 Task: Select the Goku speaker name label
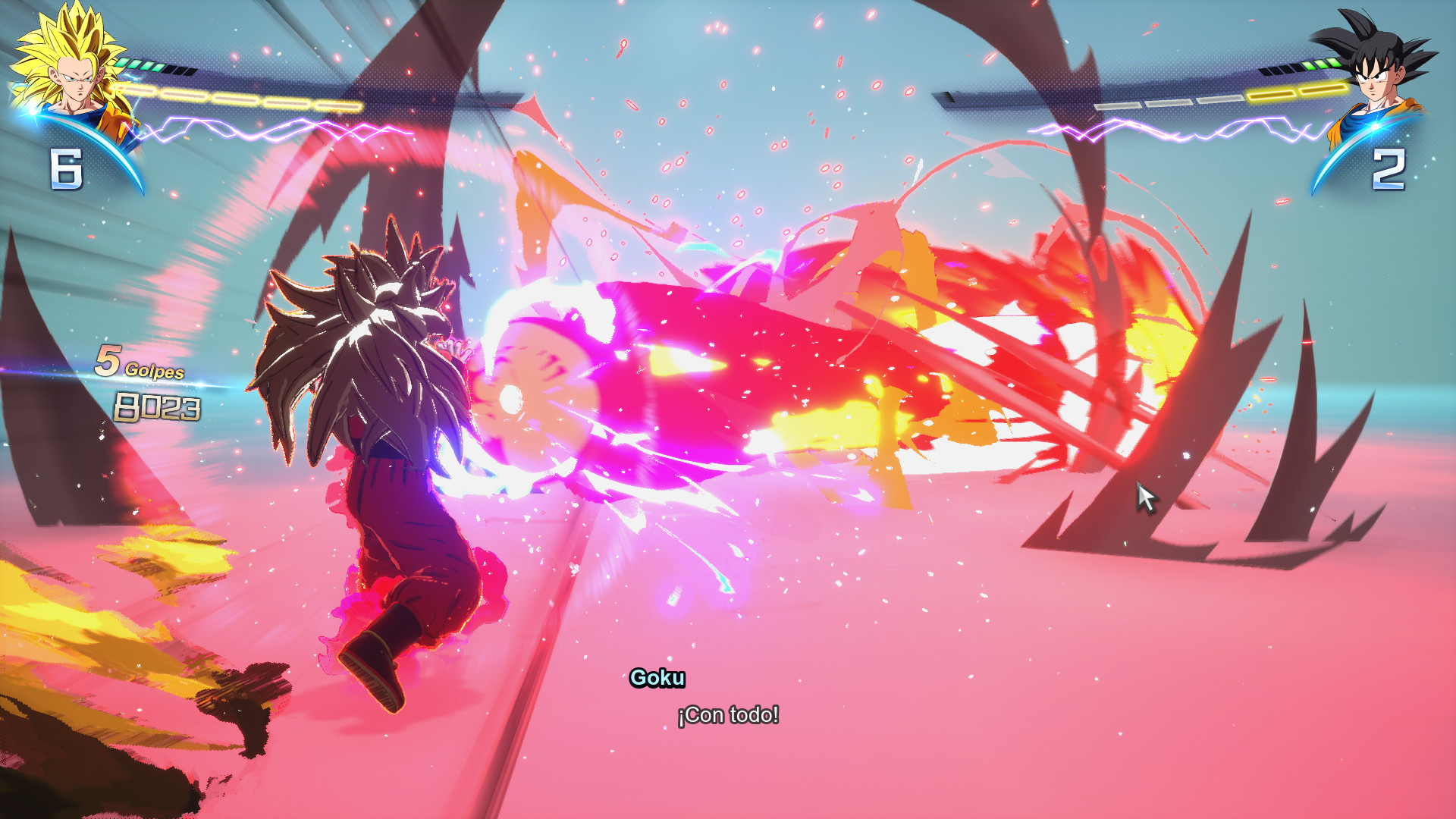[x=658, y=679]
